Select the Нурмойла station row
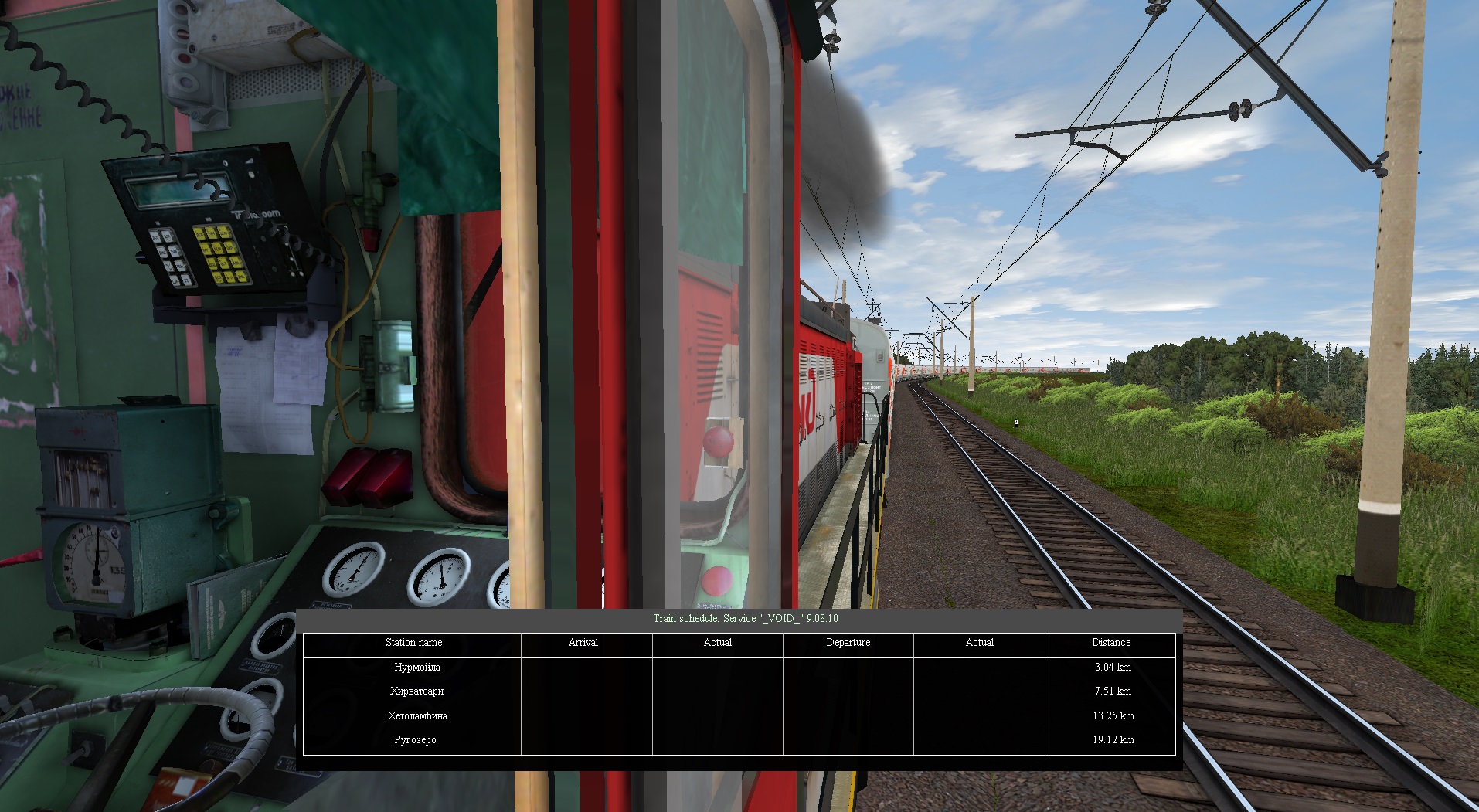Image resolution: width=1479 pixels, height=812 pixels. pos(417,667)
